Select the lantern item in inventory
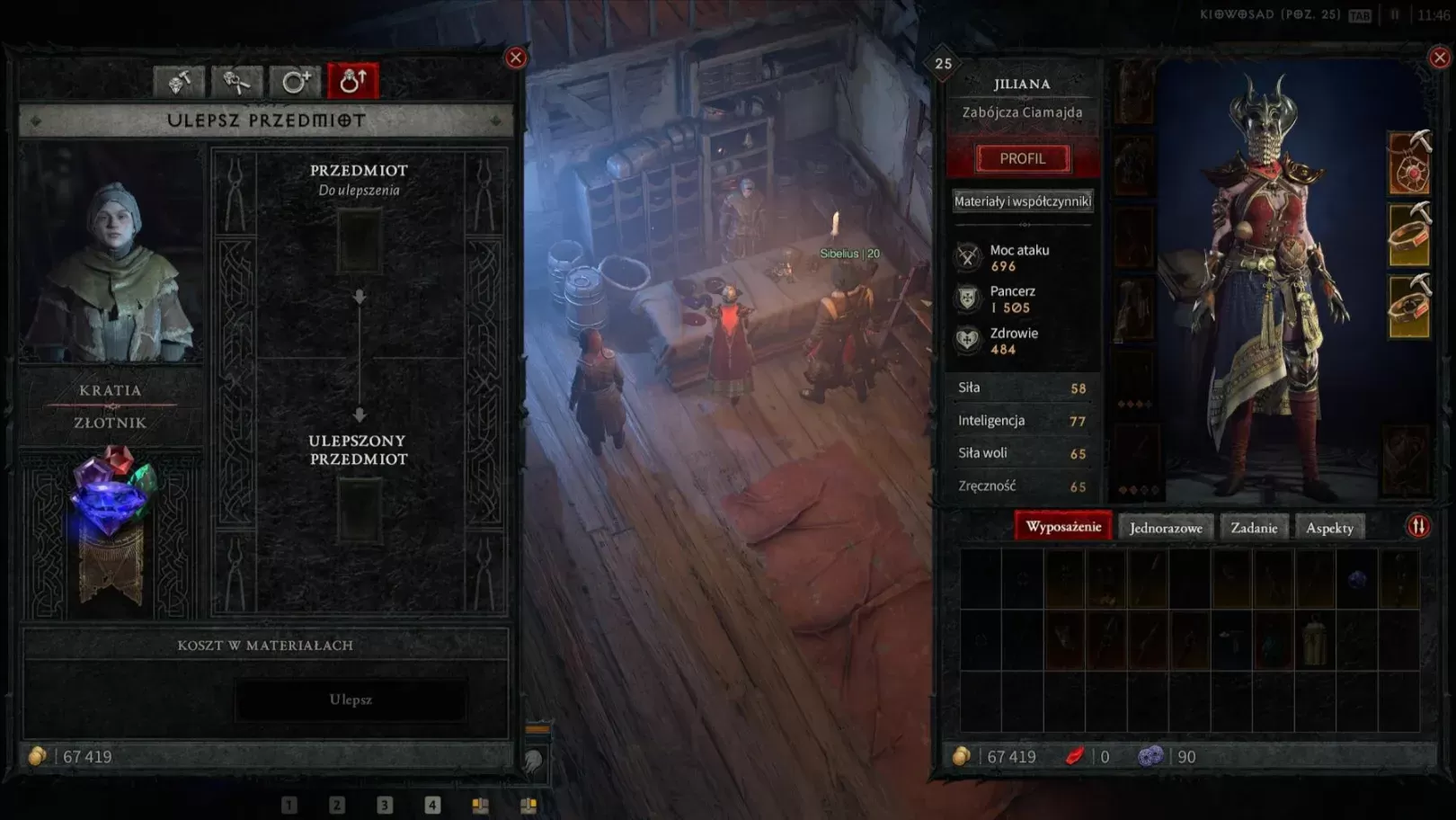Viewport: 1456px width, 820px height. coord(1314,640)
